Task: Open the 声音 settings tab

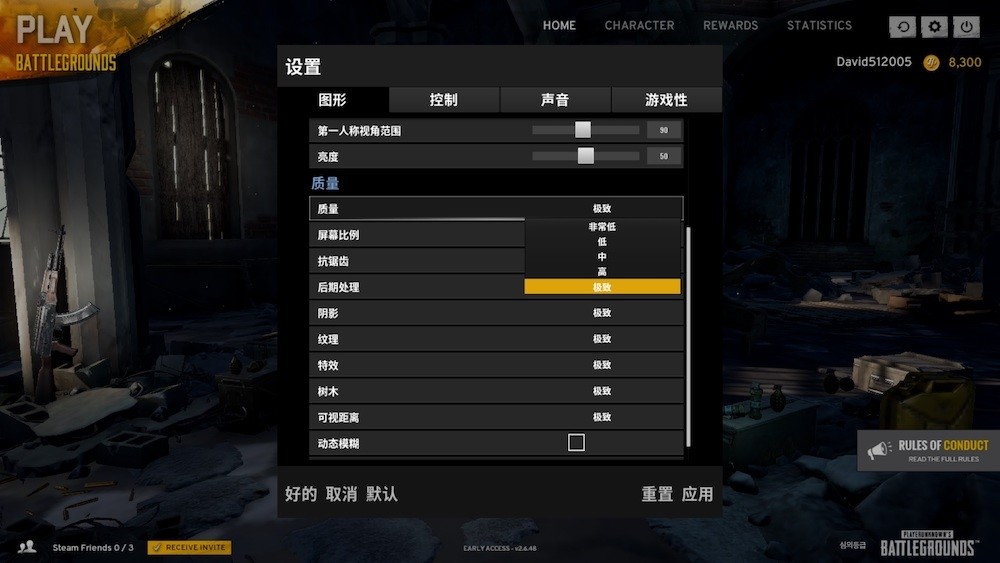Action: (x=555, y=100)
